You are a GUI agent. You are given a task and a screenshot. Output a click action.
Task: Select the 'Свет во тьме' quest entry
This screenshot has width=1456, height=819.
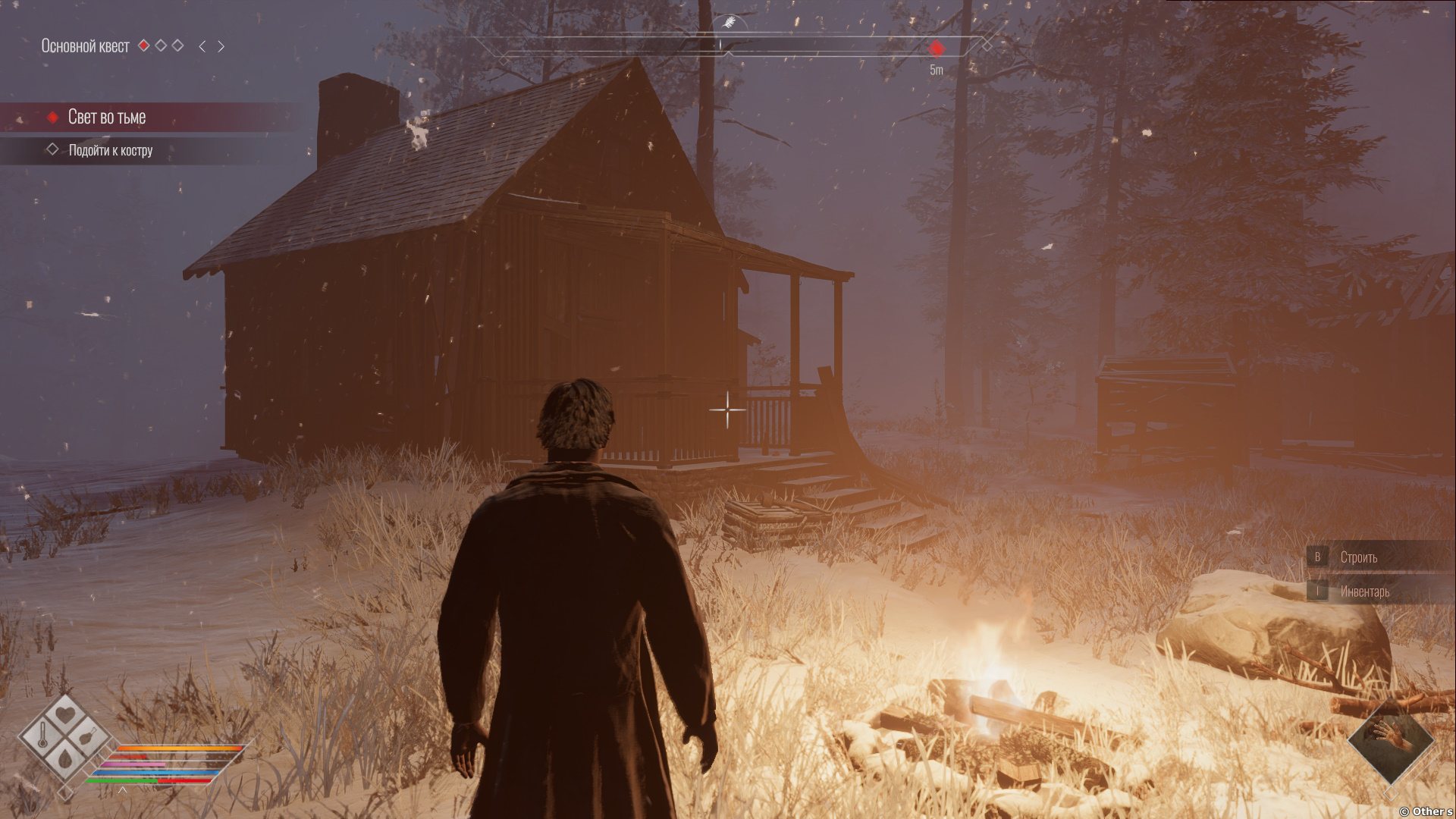point(107,117)
